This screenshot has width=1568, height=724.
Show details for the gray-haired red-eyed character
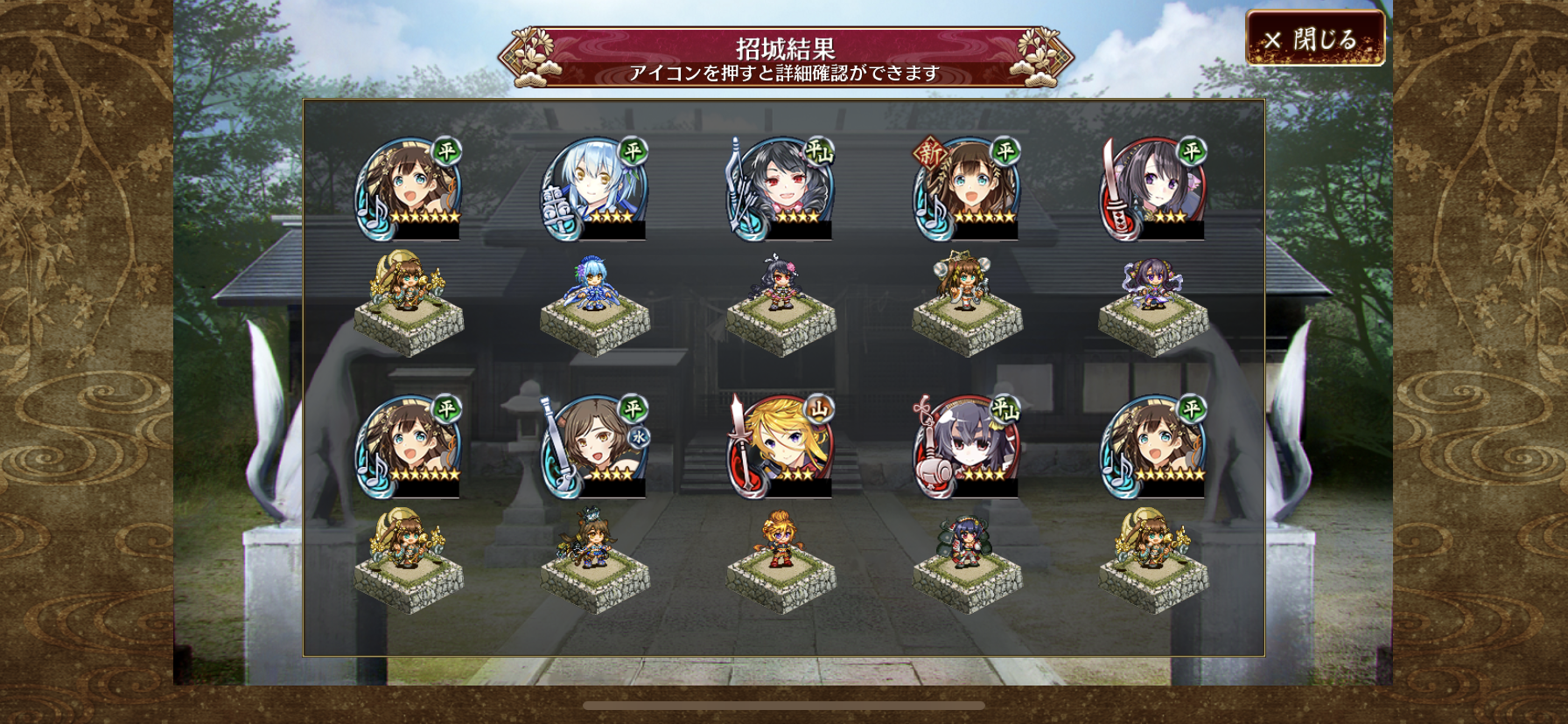[x=967, y=446]
